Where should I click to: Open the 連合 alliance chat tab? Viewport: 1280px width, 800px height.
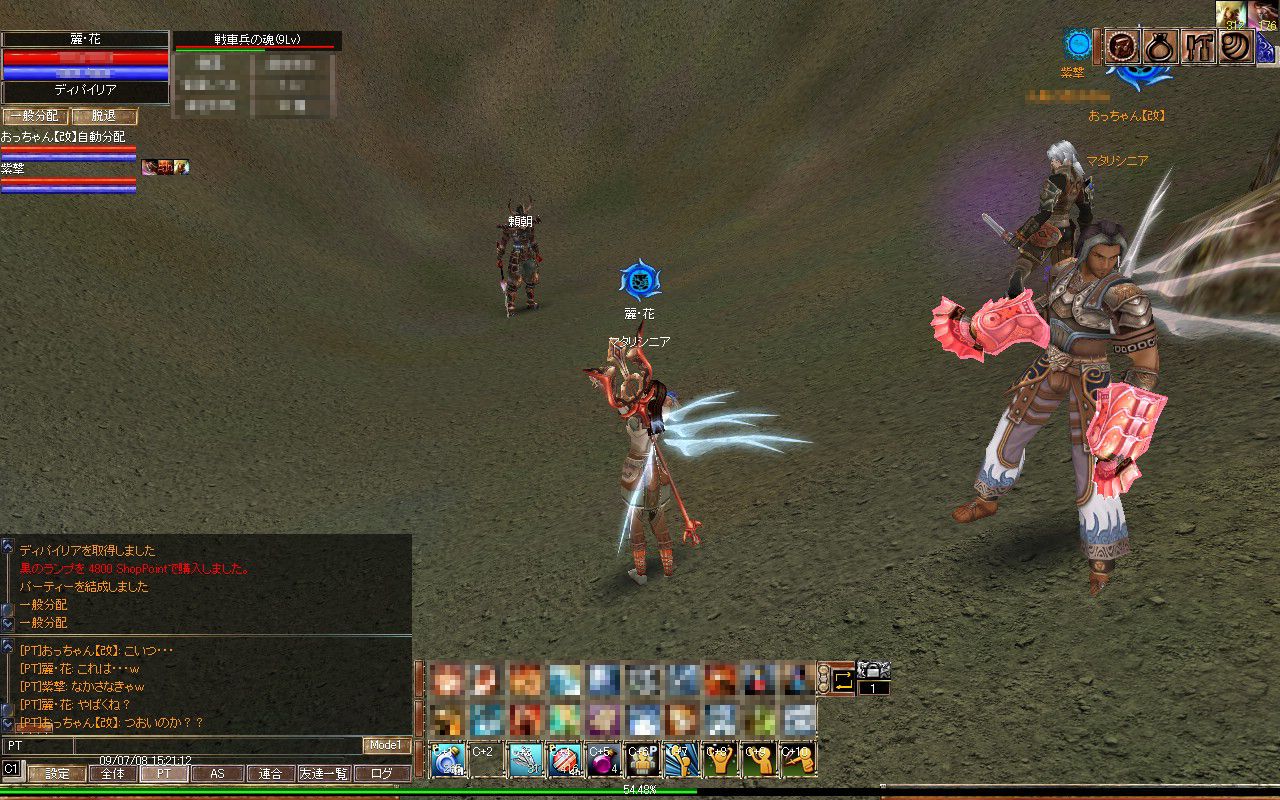coord(270,773)
